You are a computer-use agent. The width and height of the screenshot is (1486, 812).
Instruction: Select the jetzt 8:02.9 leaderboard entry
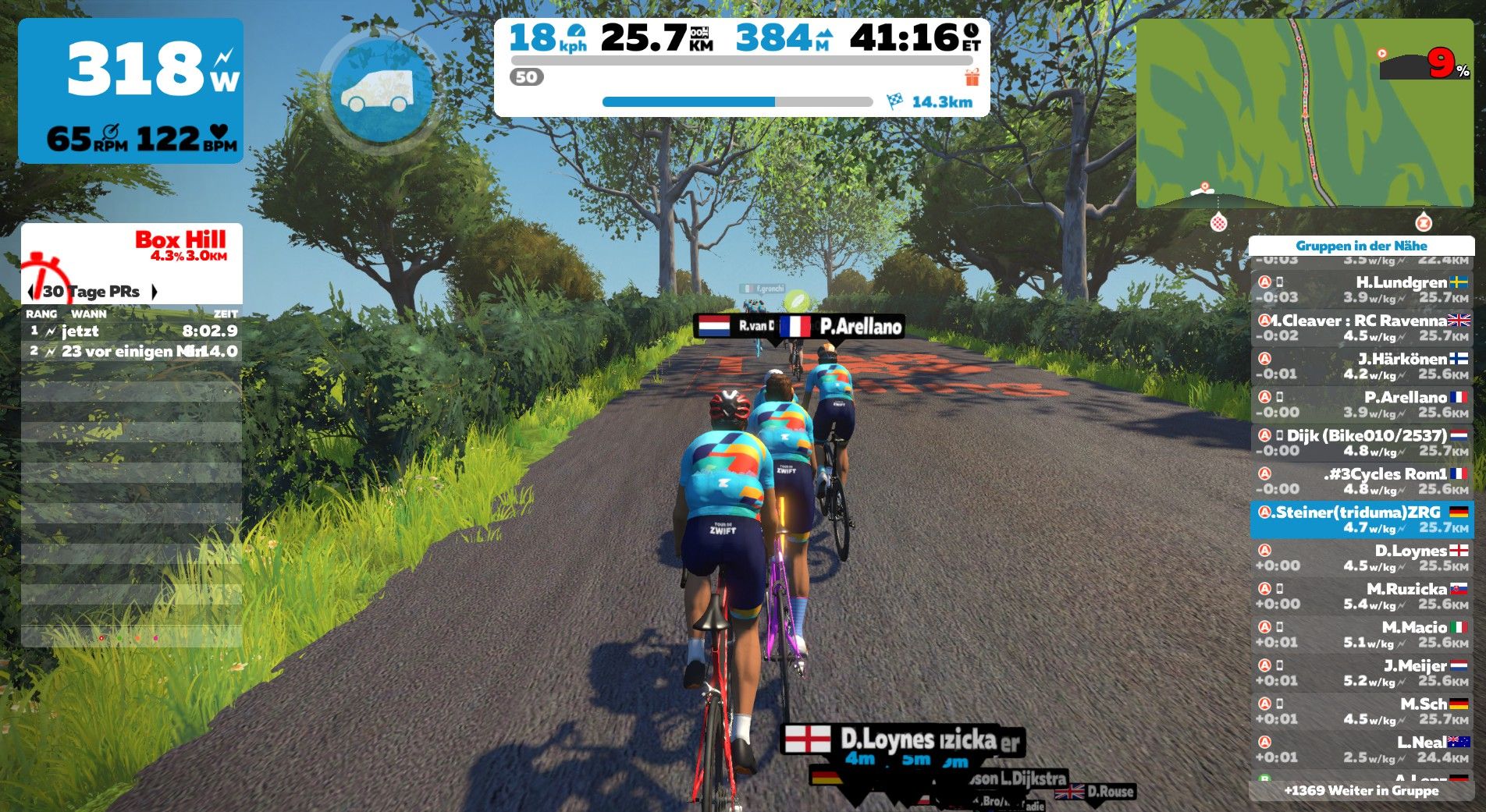pos(131,331)
